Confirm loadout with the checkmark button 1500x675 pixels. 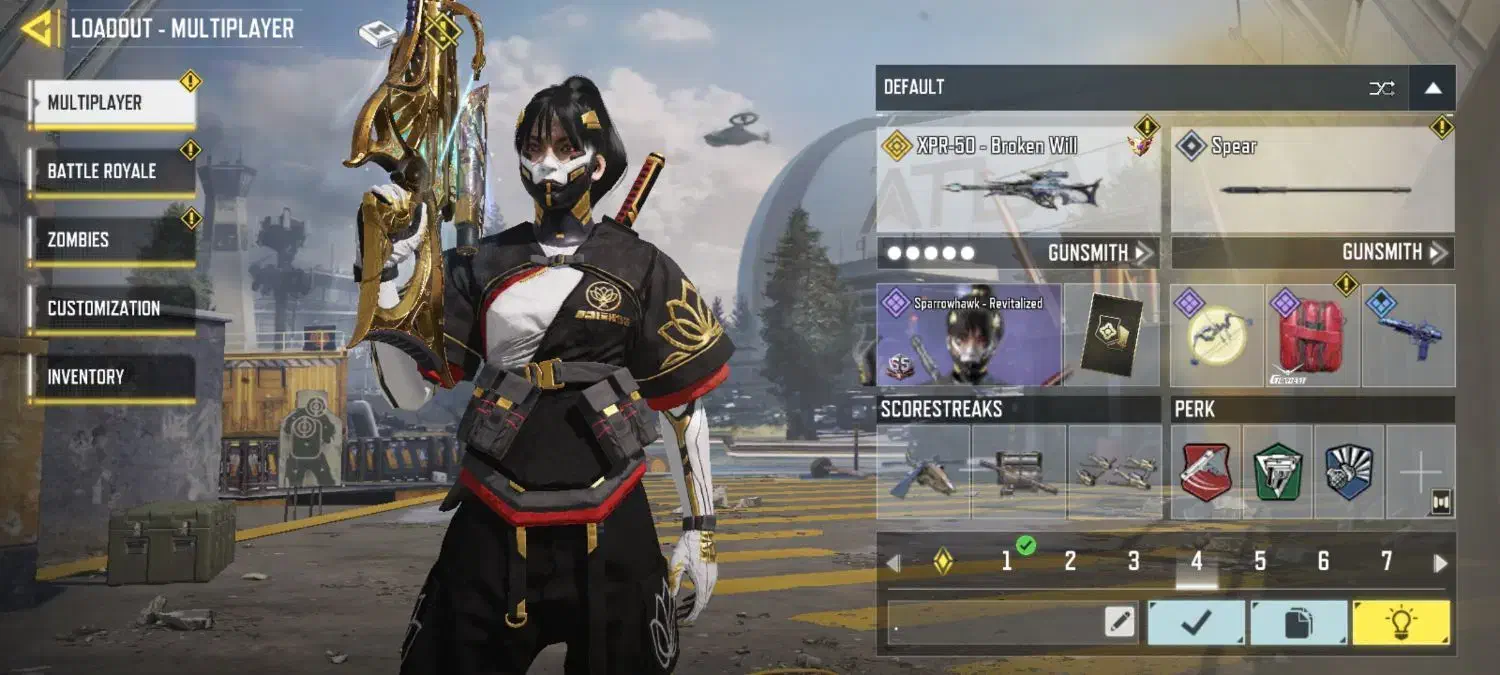(x=1196, y=623)
